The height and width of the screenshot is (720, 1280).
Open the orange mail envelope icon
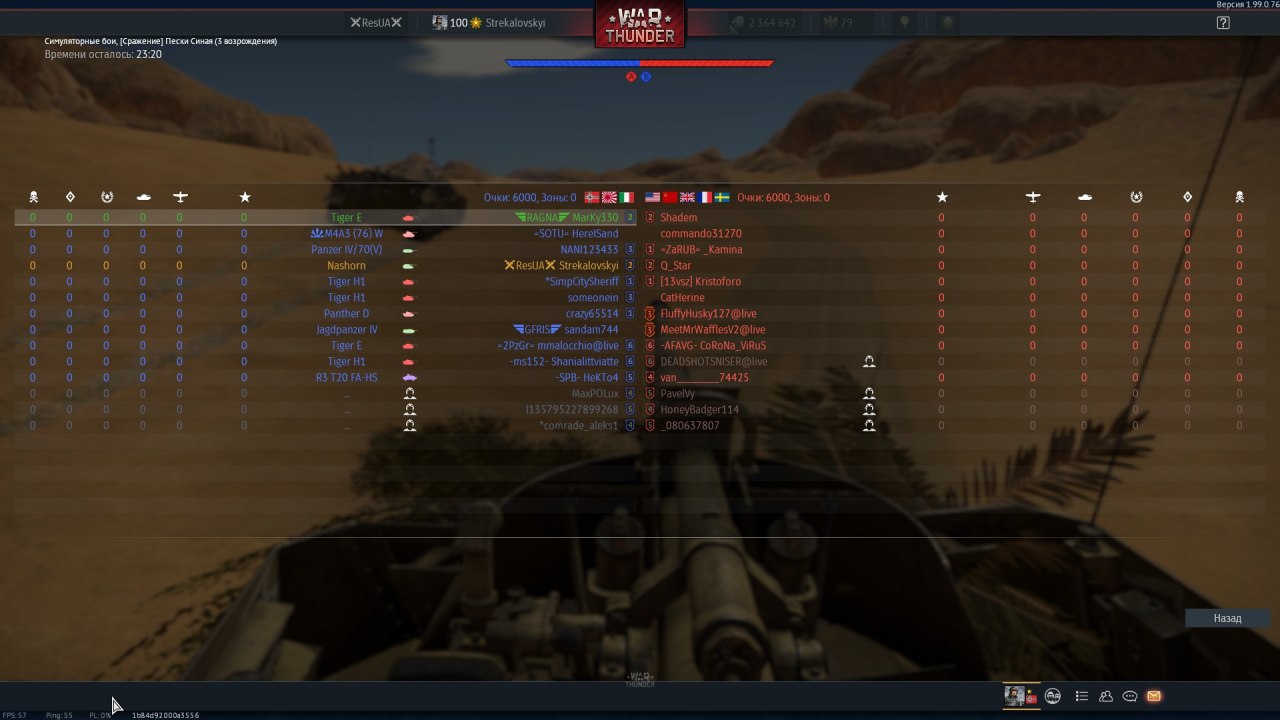click(x=1154, y=696)
